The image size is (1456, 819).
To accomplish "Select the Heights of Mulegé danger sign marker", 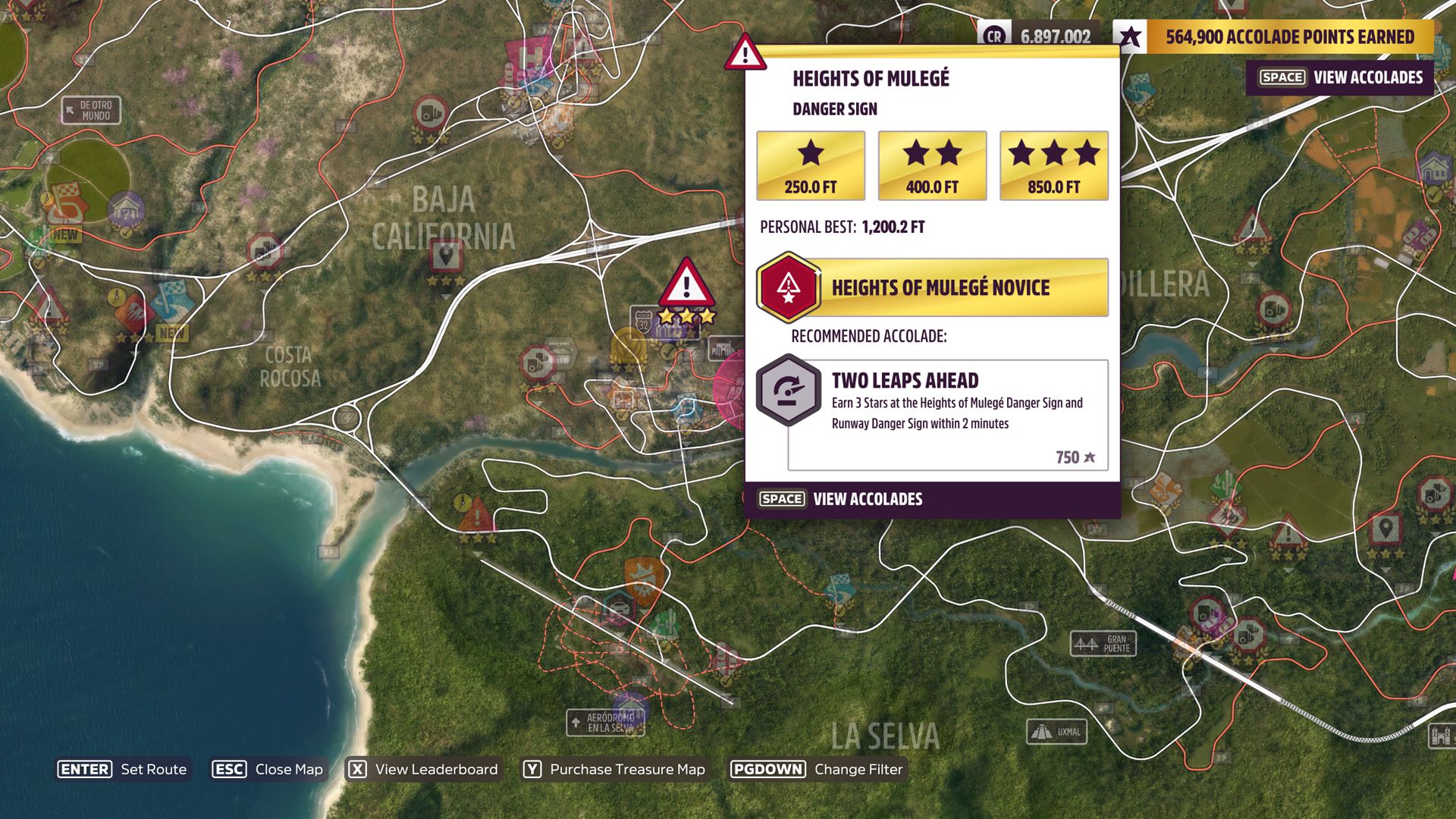I will pyautogui.click(x=686, y=284).
